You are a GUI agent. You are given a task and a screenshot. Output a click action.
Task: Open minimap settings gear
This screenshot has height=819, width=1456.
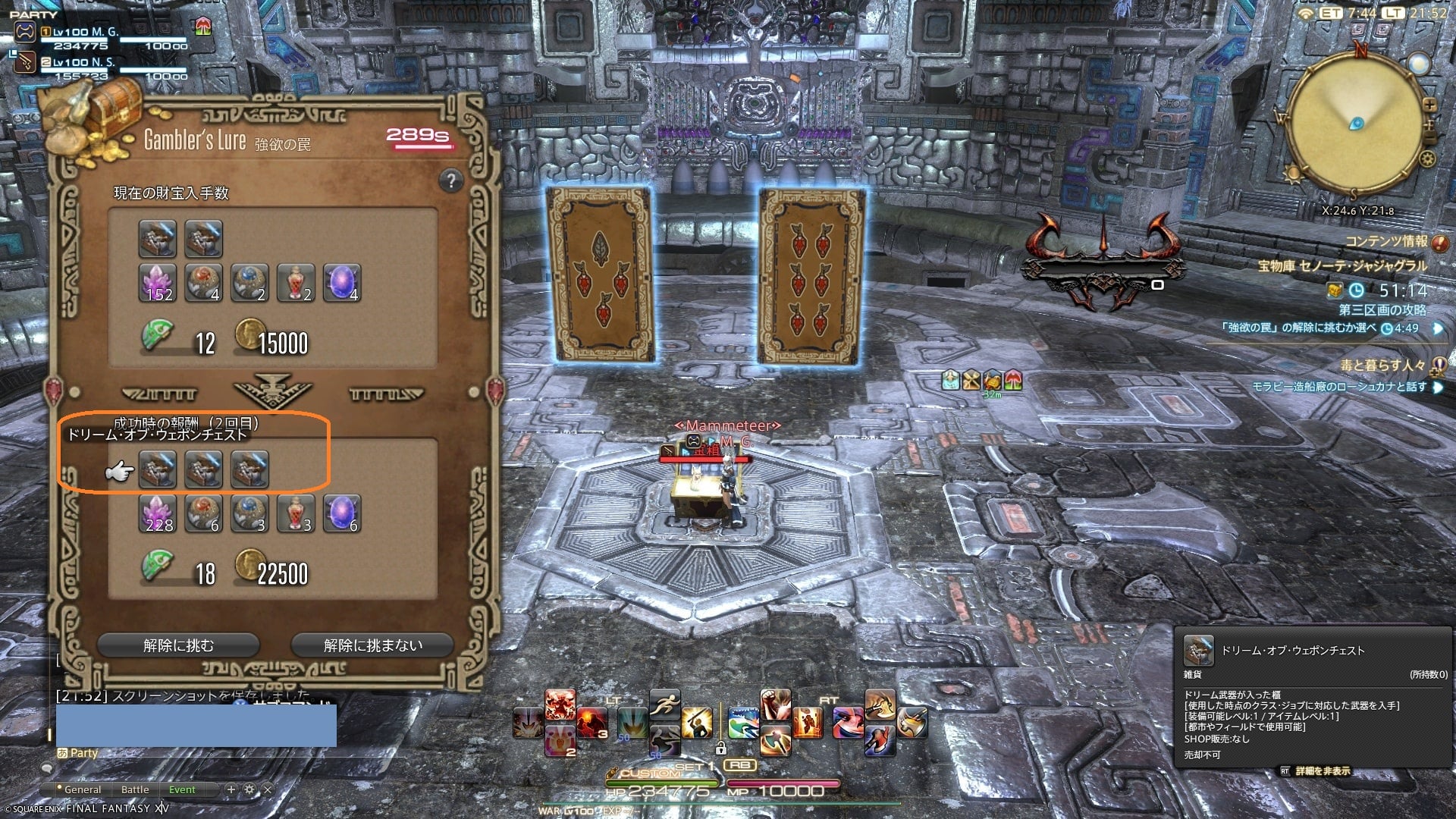tap(1428, 159)
